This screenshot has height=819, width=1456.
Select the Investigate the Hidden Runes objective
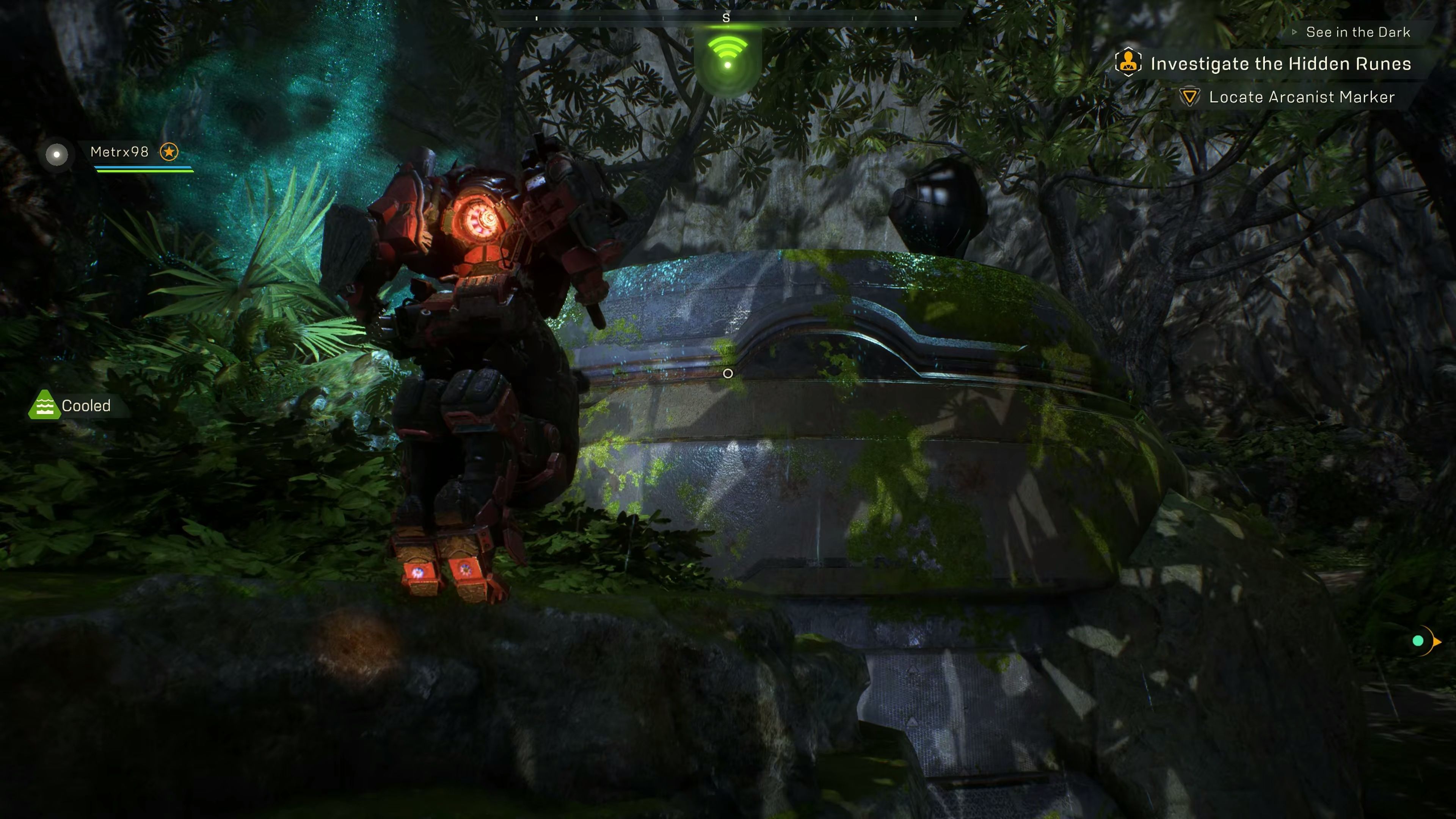[1280, 64]
